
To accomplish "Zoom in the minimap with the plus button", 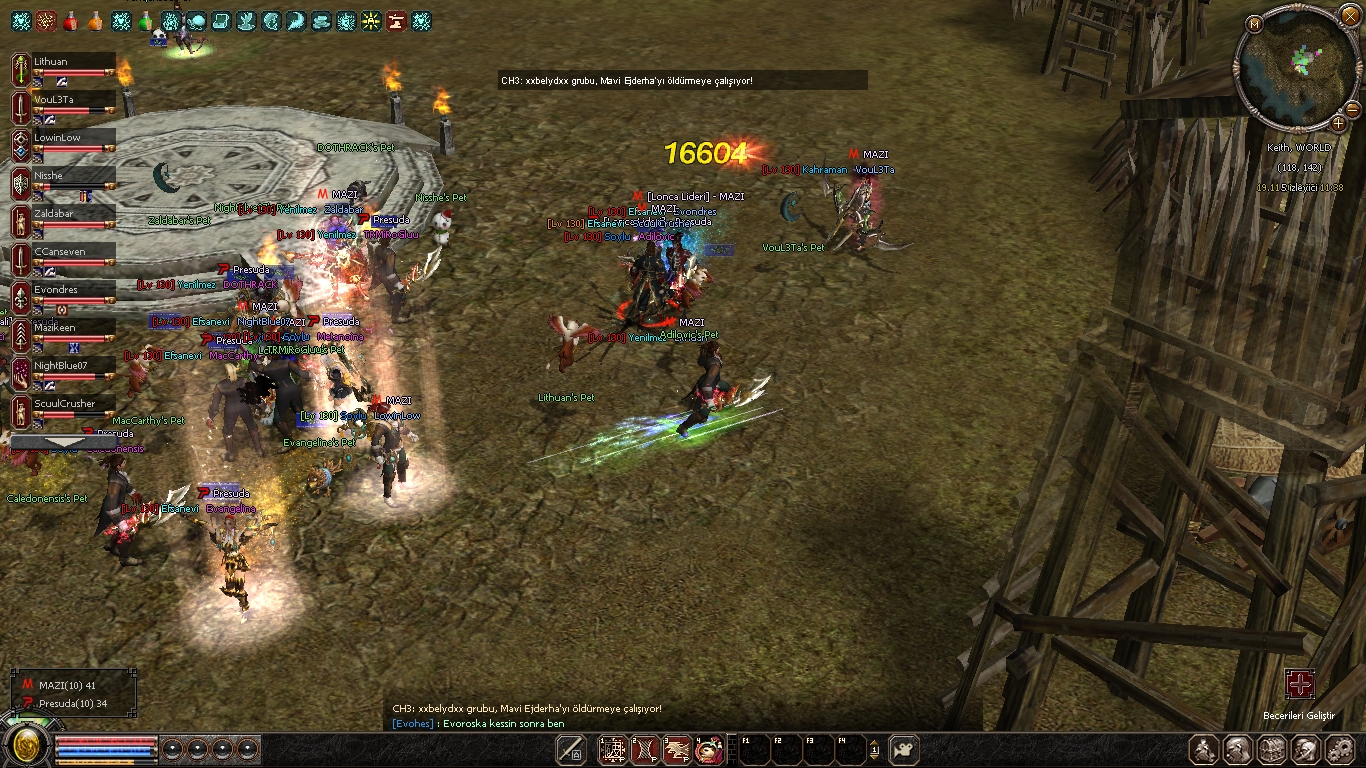I will 1338,123.
